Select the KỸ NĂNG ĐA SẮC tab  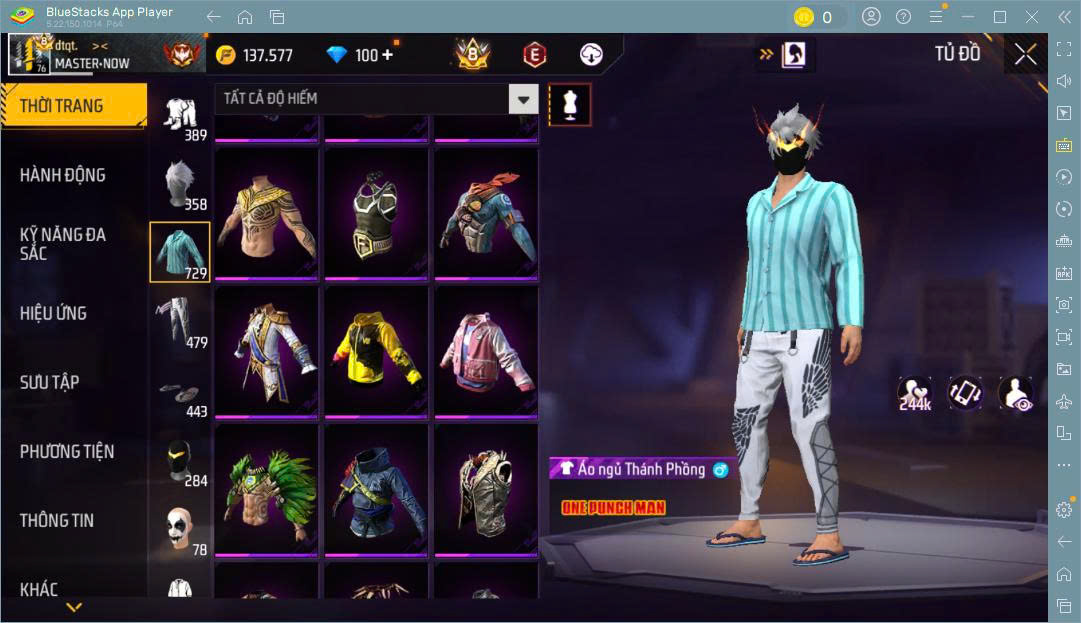coord(63,244)
